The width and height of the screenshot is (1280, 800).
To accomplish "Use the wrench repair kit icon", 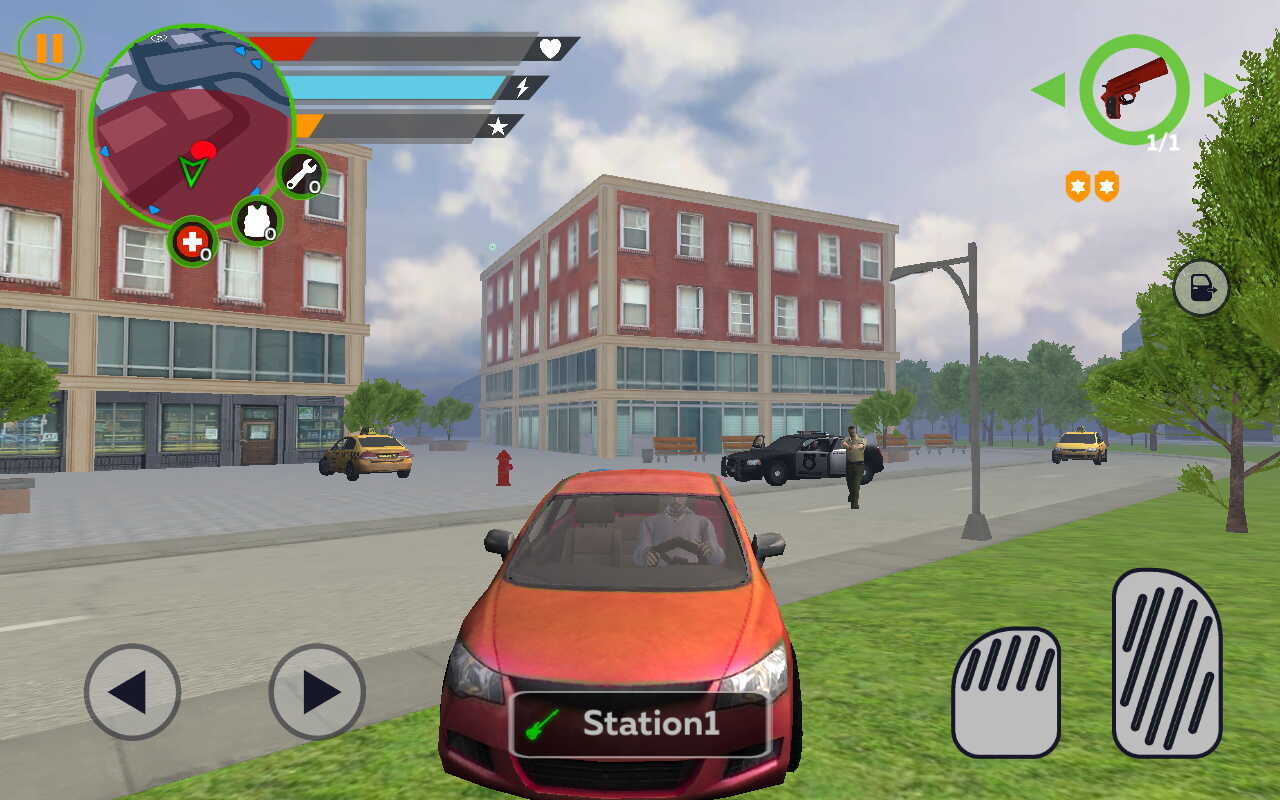I will [301, 174].
